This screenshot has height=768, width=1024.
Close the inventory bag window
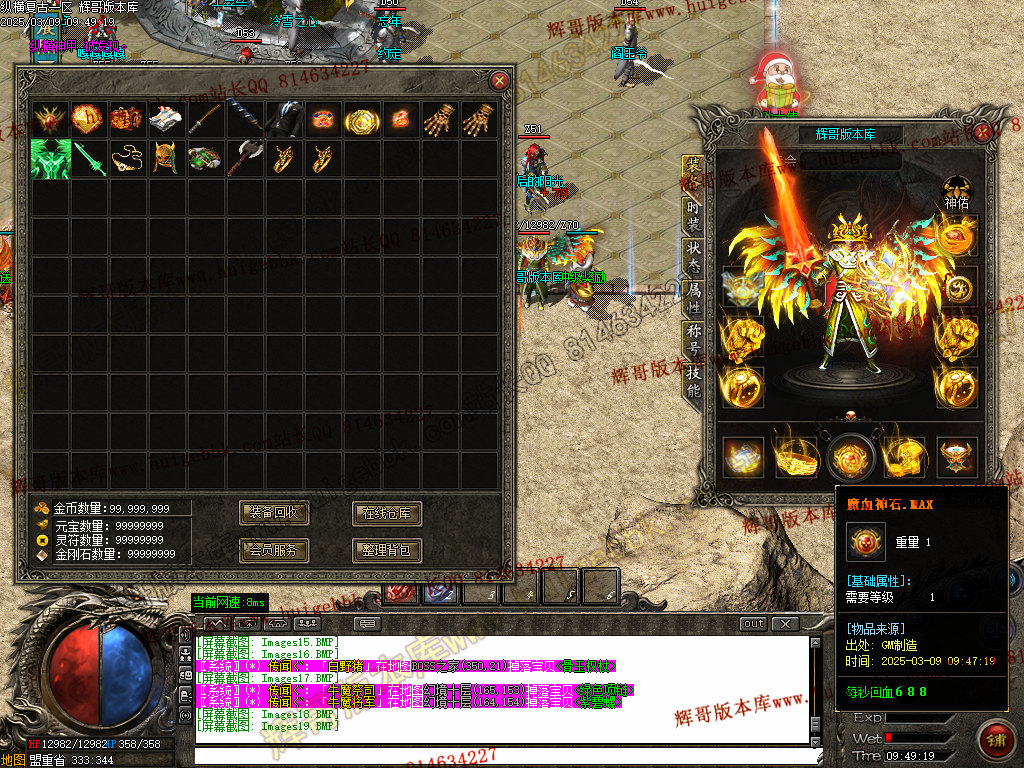(499, 81)
